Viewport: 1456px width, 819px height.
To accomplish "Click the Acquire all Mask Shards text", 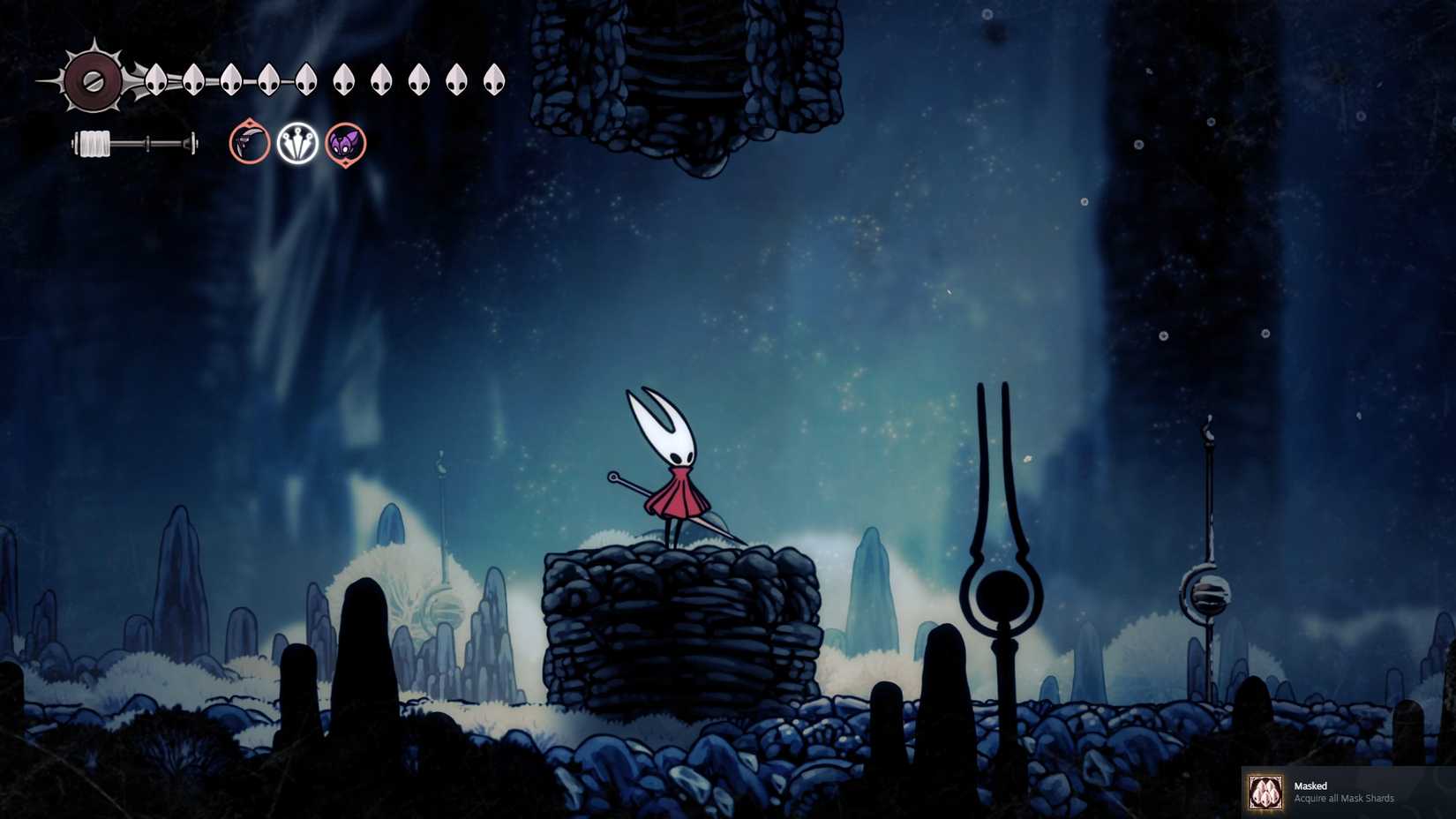I will (1344, 799).
